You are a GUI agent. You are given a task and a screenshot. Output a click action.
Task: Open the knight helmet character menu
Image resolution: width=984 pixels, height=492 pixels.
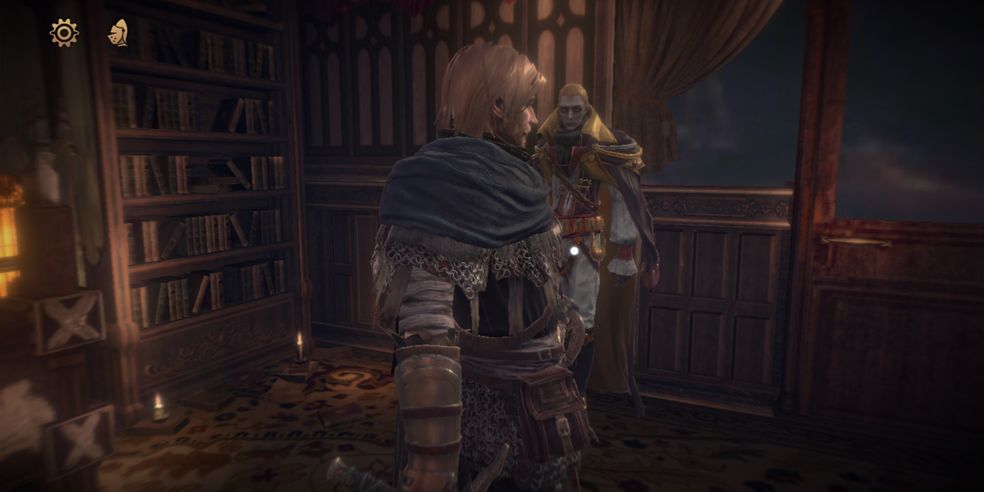118,33
